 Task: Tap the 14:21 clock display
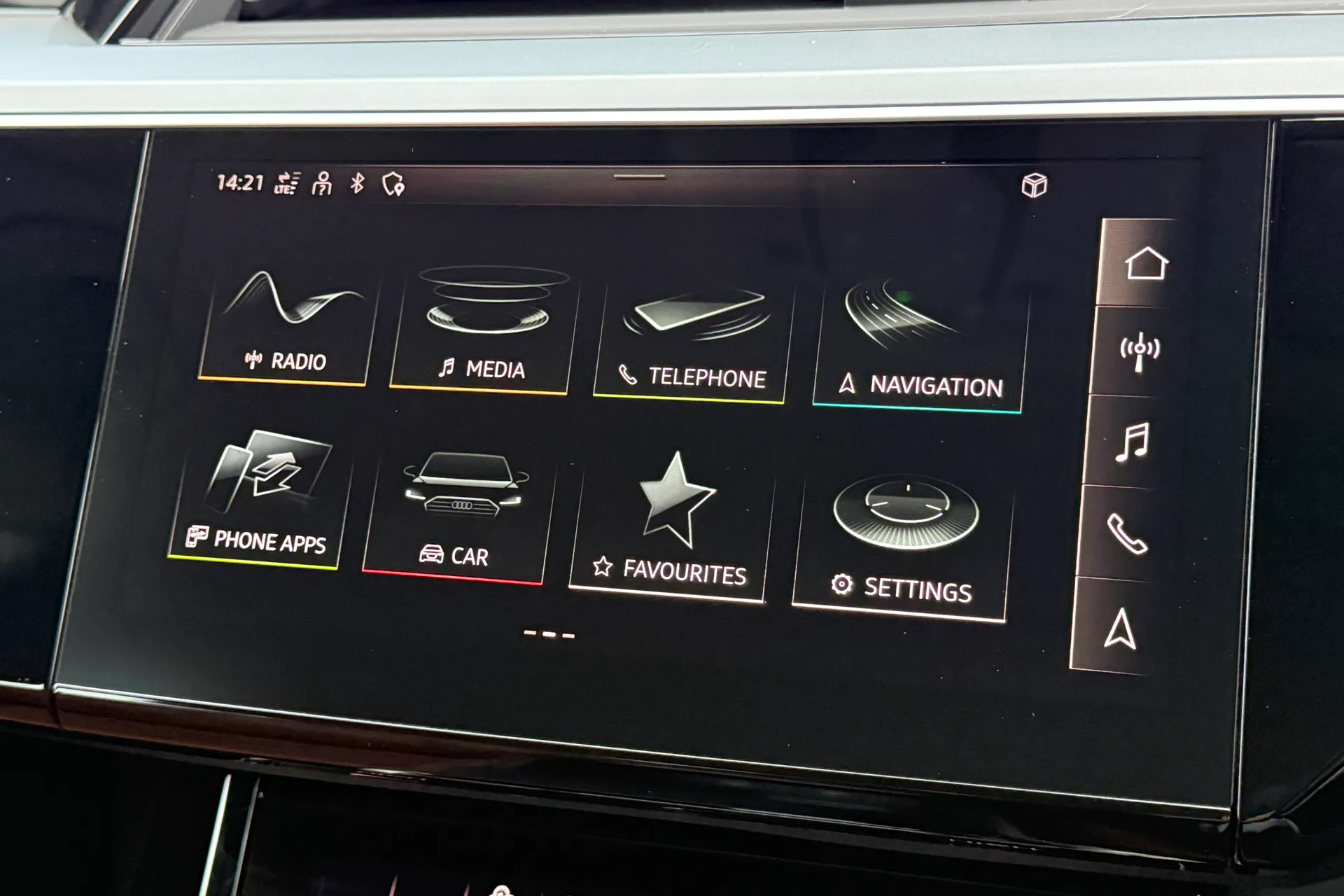pyautogui.click(x=239, y=183)
